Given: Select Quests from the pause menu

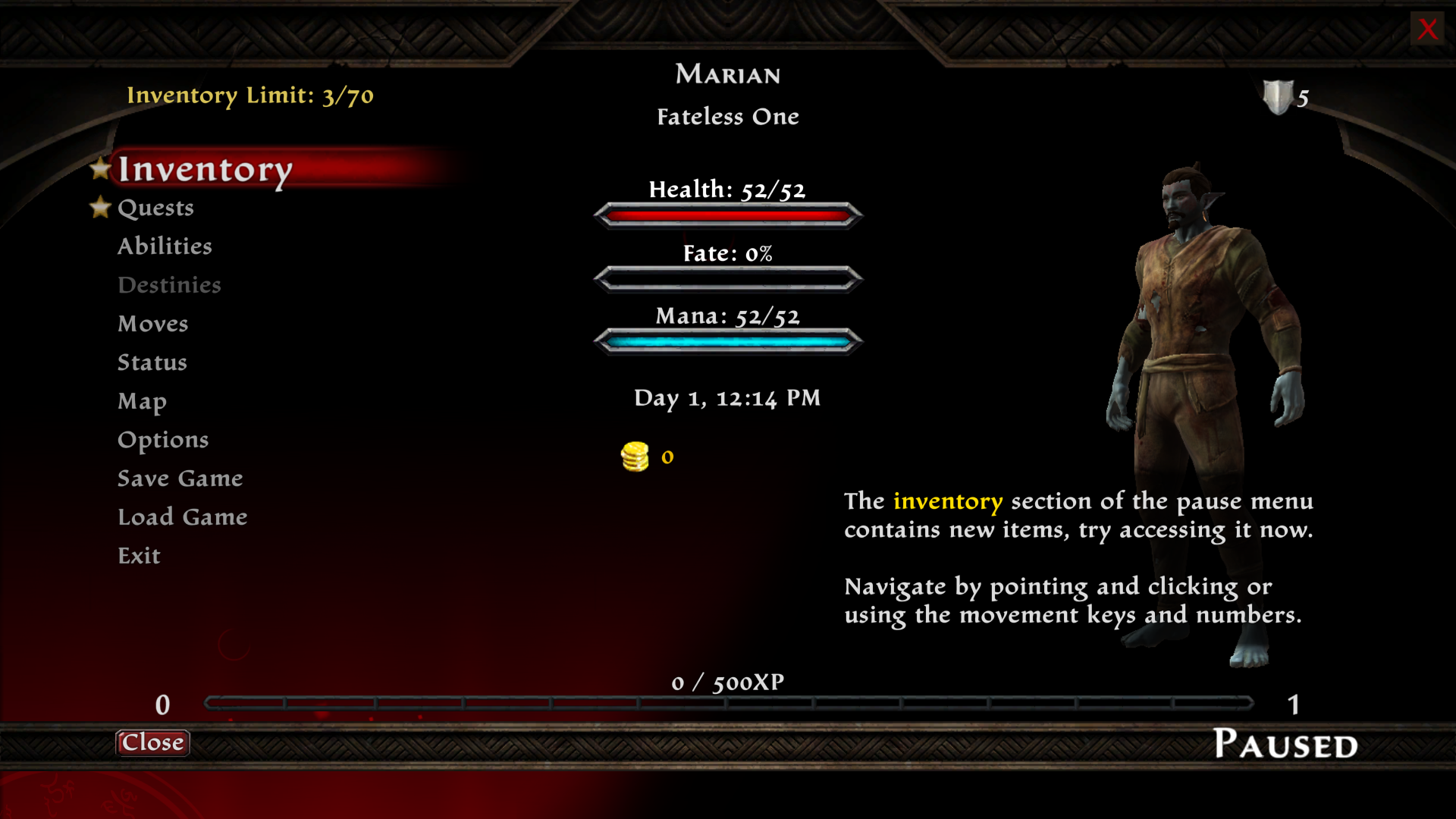Looking at the screenshot, I should [155, 208].
